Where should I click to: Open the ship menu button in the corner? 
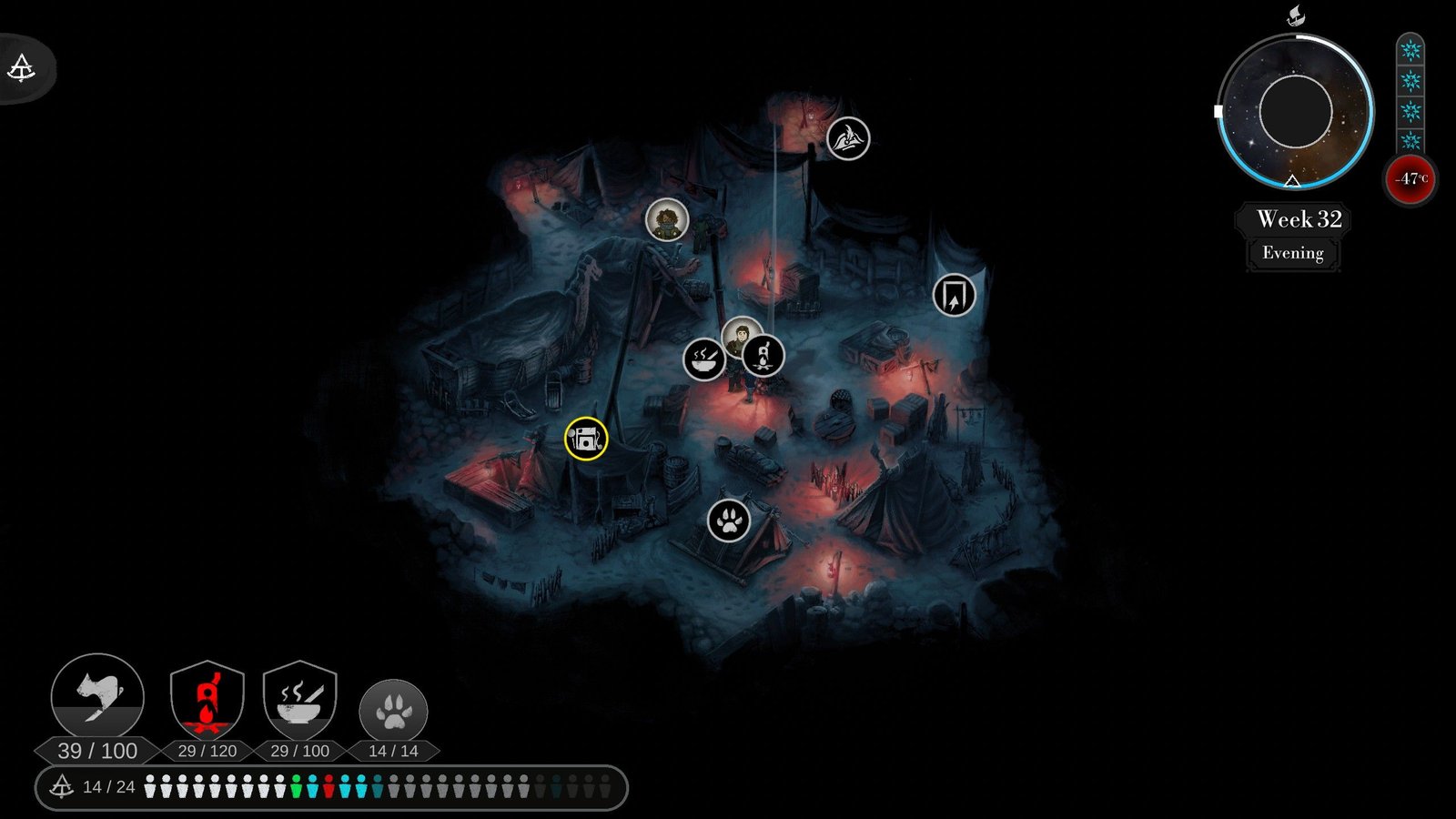click(22, 67)
